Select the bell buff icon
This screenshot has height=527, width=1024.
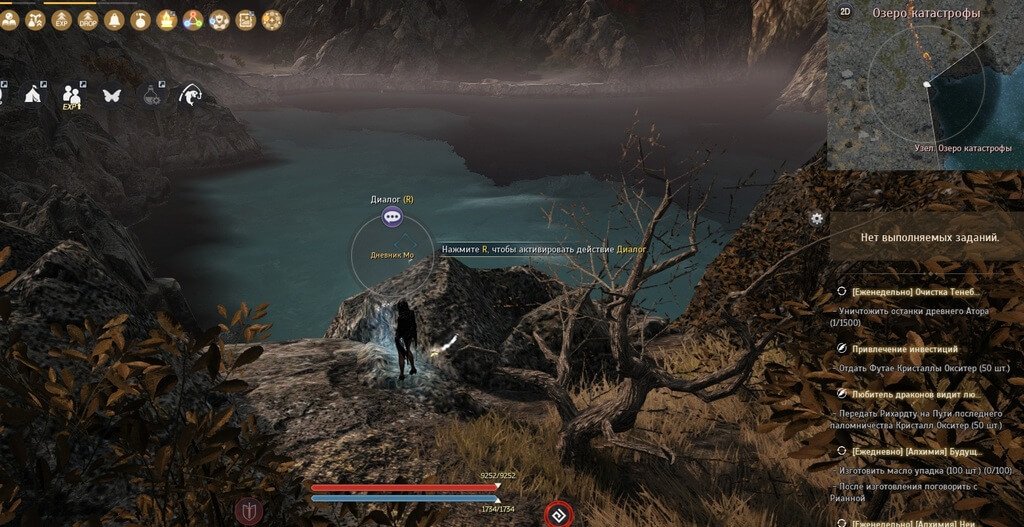[x=114, y=19]
